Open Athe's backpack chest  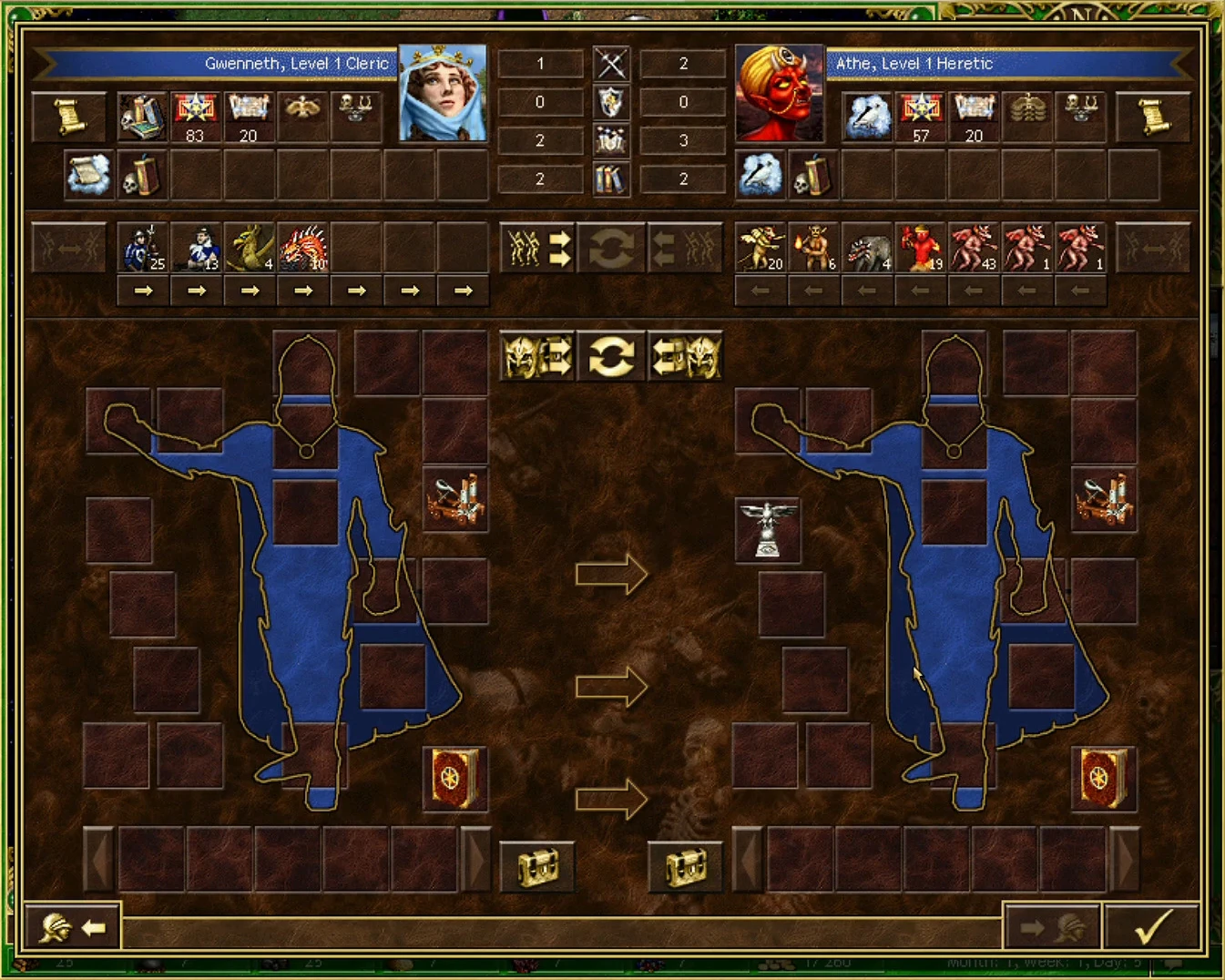coord(686,866)
